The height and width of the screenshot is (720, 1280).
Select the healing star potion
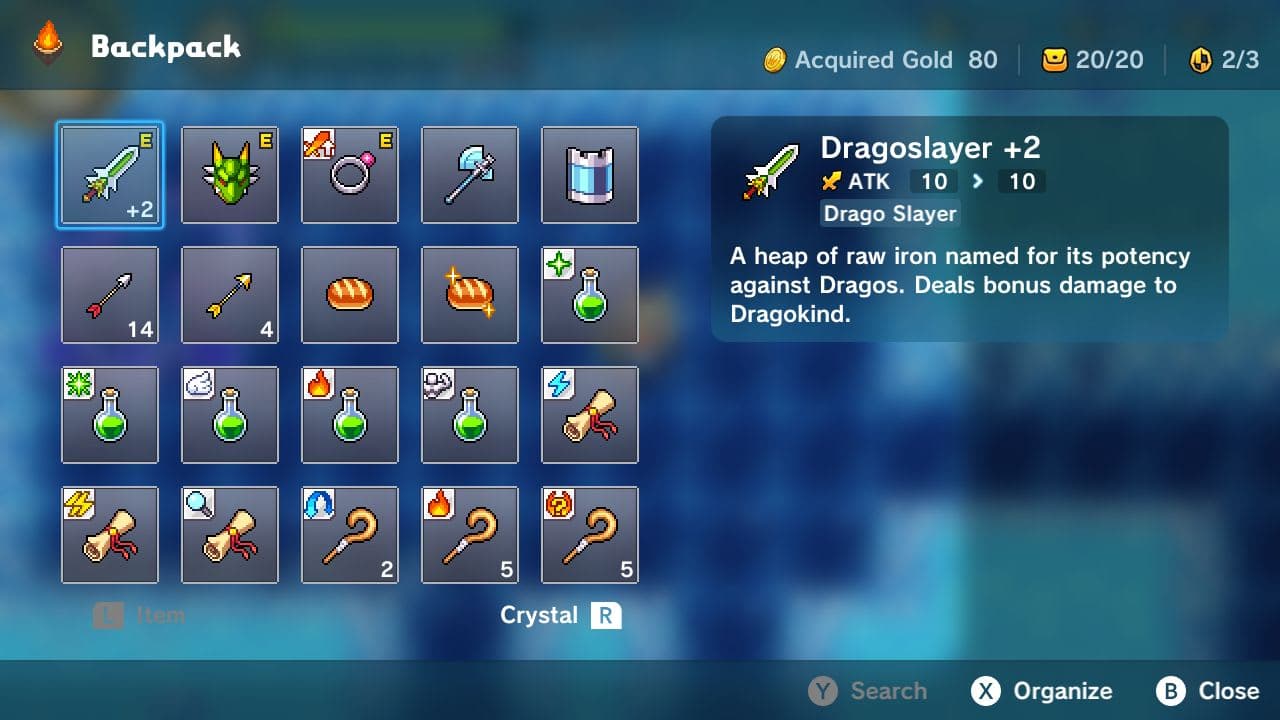coord(590,295)
